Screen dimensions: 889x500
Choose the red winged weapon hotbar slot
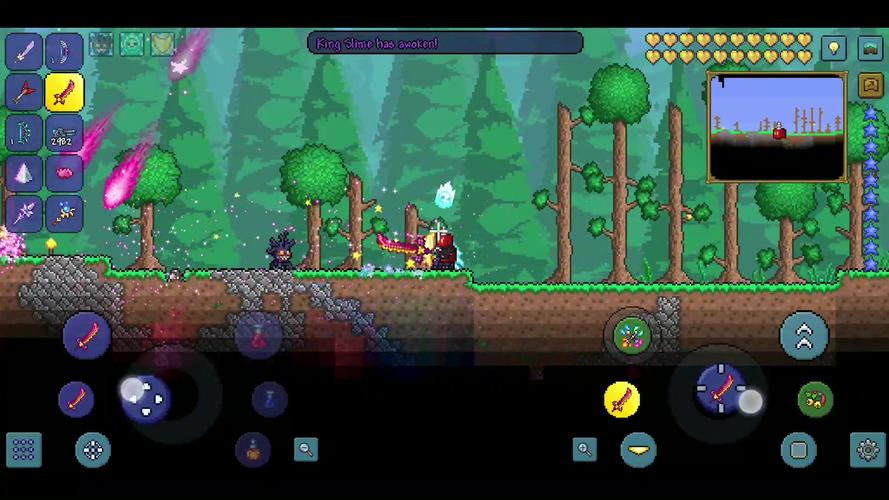pyautogui.click(x=24, y=93)
